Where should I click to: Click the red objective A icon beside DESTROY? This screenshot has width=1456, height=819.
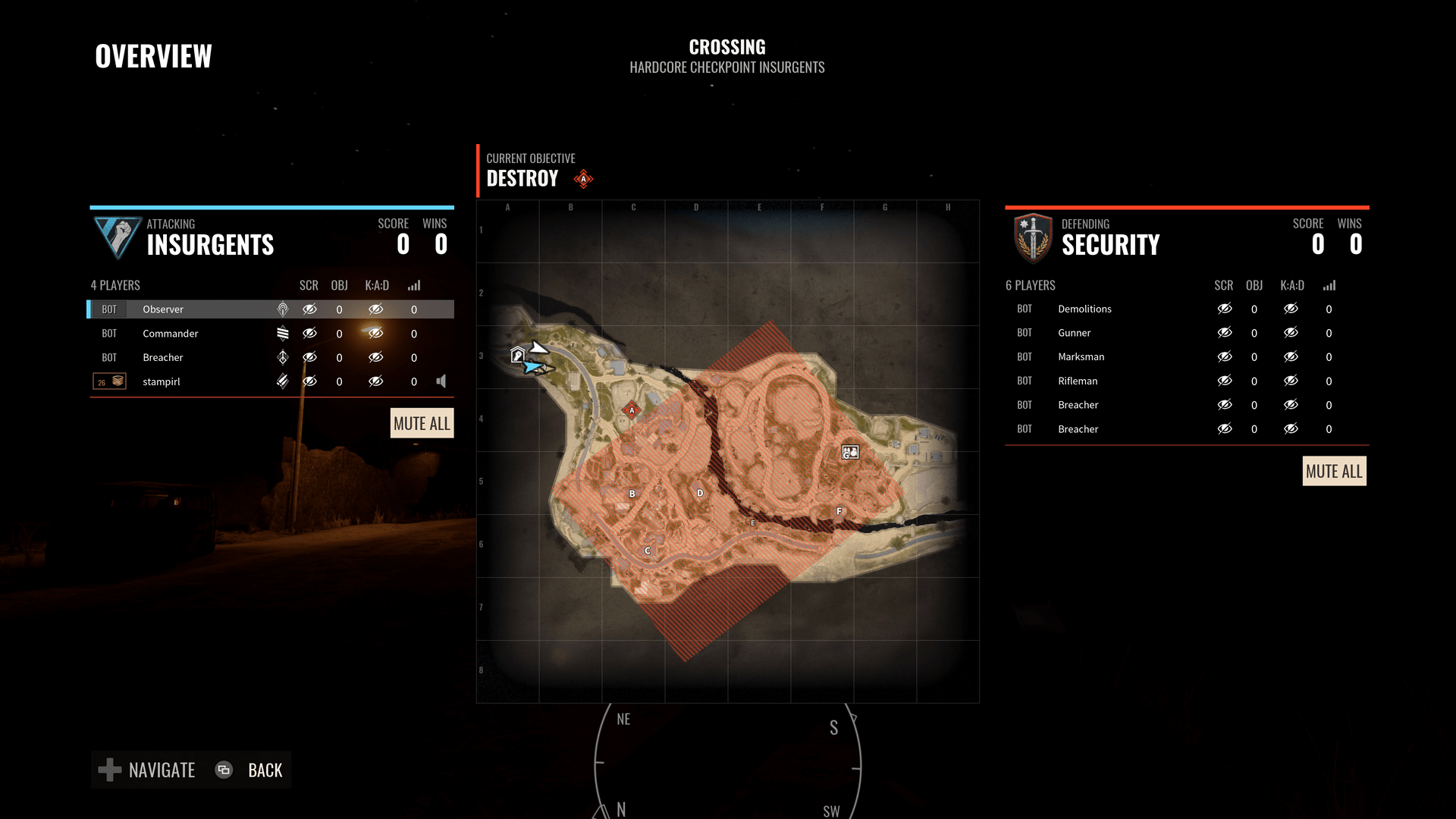(x=583, y=179)
